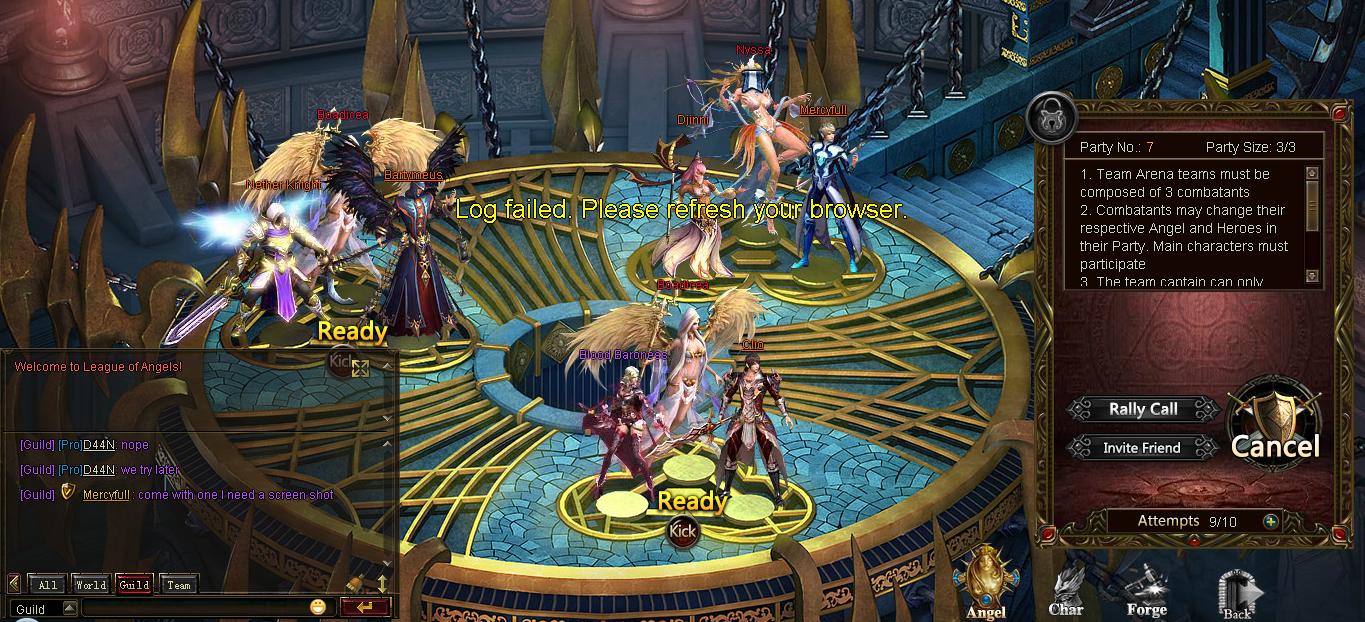Screen dimensions: 1365x622
Task: Send a Rally Call for the party
Action: pyautogui.click(x=1143, y=409)
